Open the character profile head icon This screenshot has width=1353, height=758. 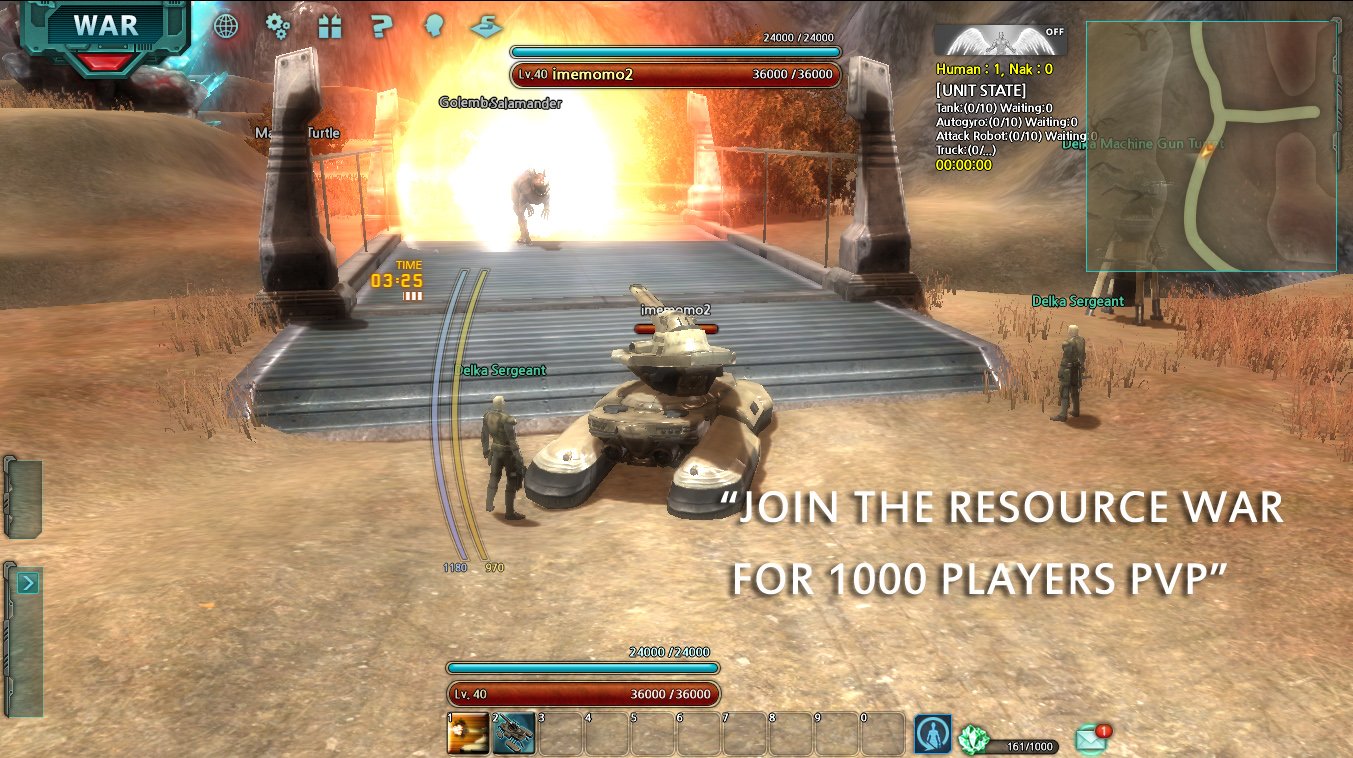[434, 27]
